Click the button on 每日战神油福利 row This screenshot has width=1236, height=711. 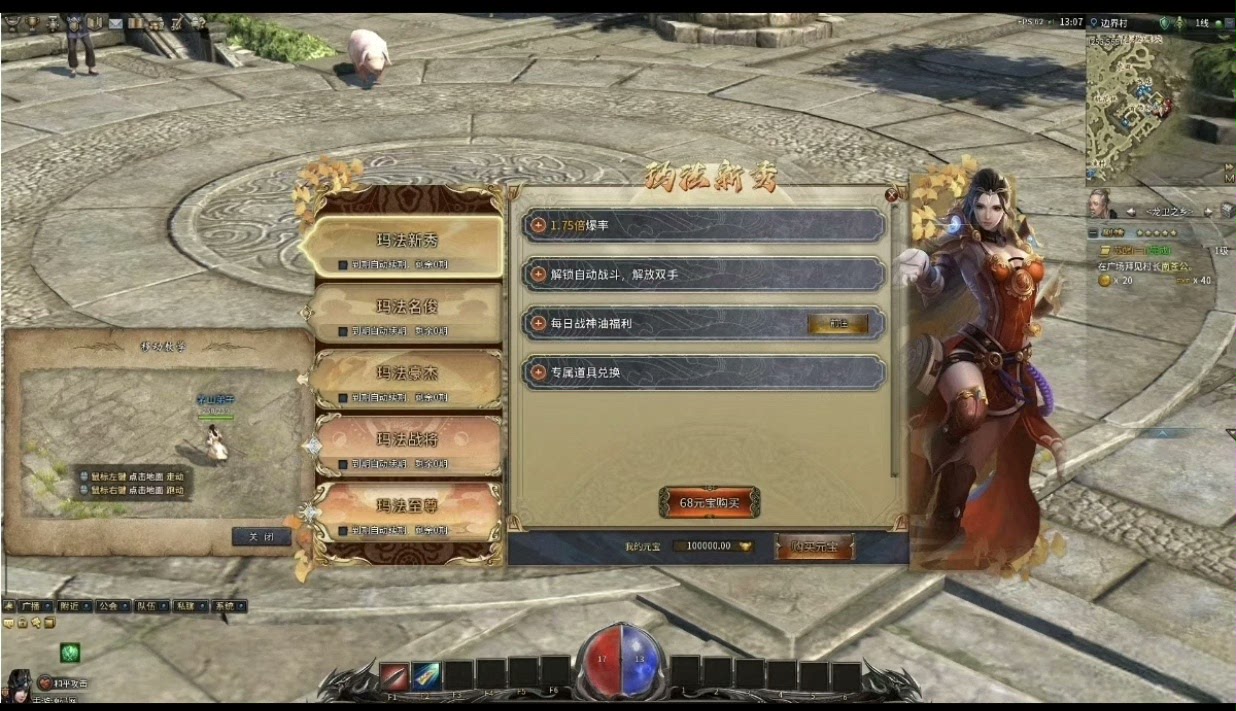[x=837, y=324]
